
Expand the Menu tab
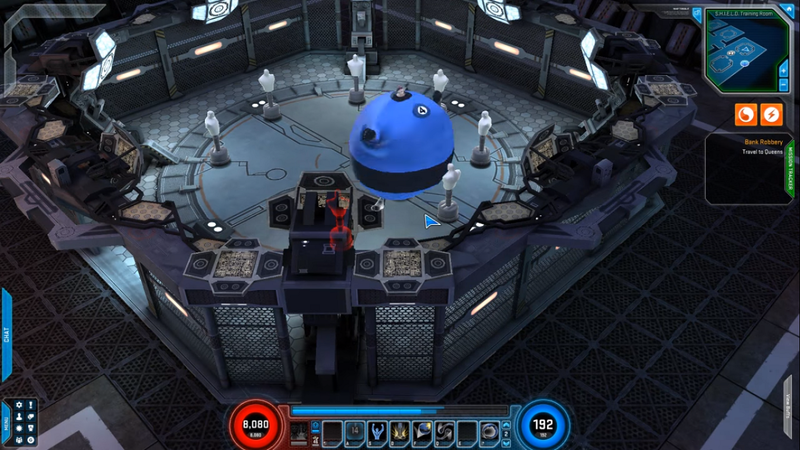[x=6, y=421]
